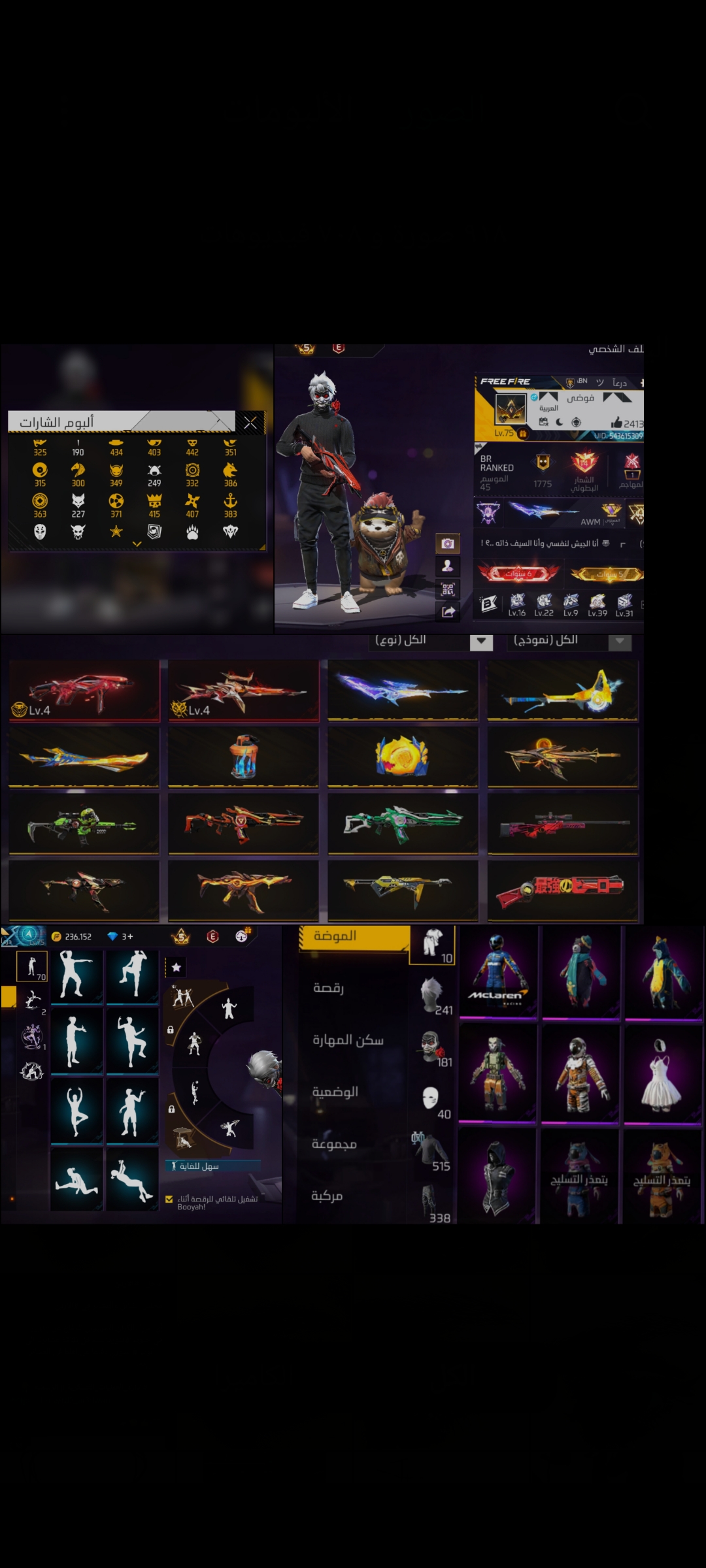Choose the white dress outfit
Viewport: 706px width, 1568px height.
pyautogui.click(x=662, y=1073)
